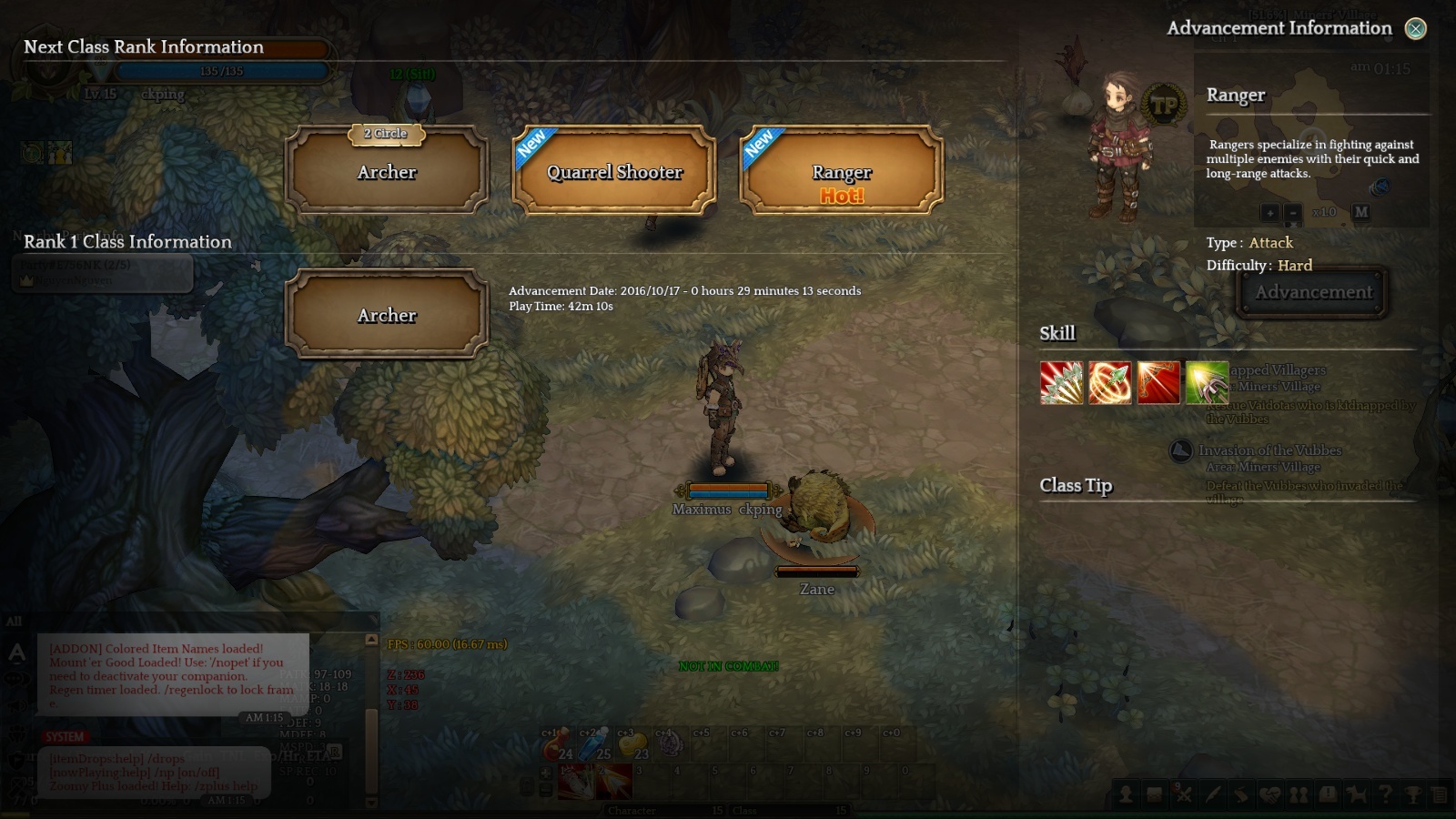The image size is (1456, 819).
Task: Click the yellow bean item slot
Action: (632, 745)
